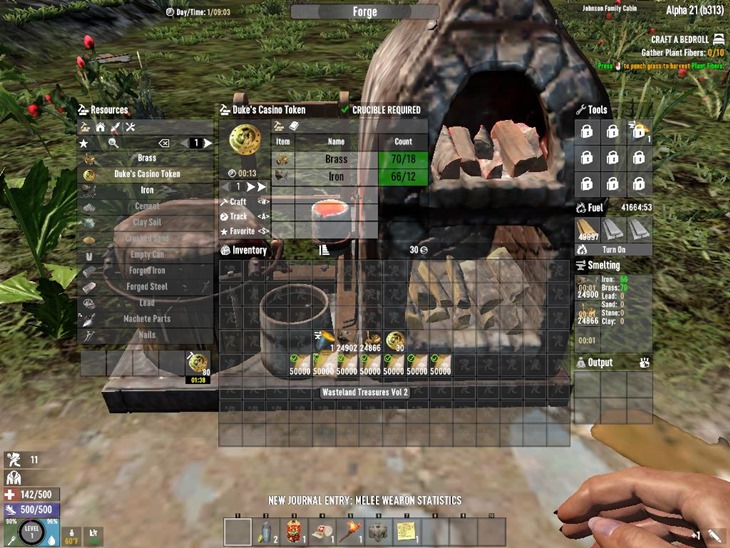This screenshot has width=730, height=548.
Task: Sort the Inventory items
Action: coord(323,250)
